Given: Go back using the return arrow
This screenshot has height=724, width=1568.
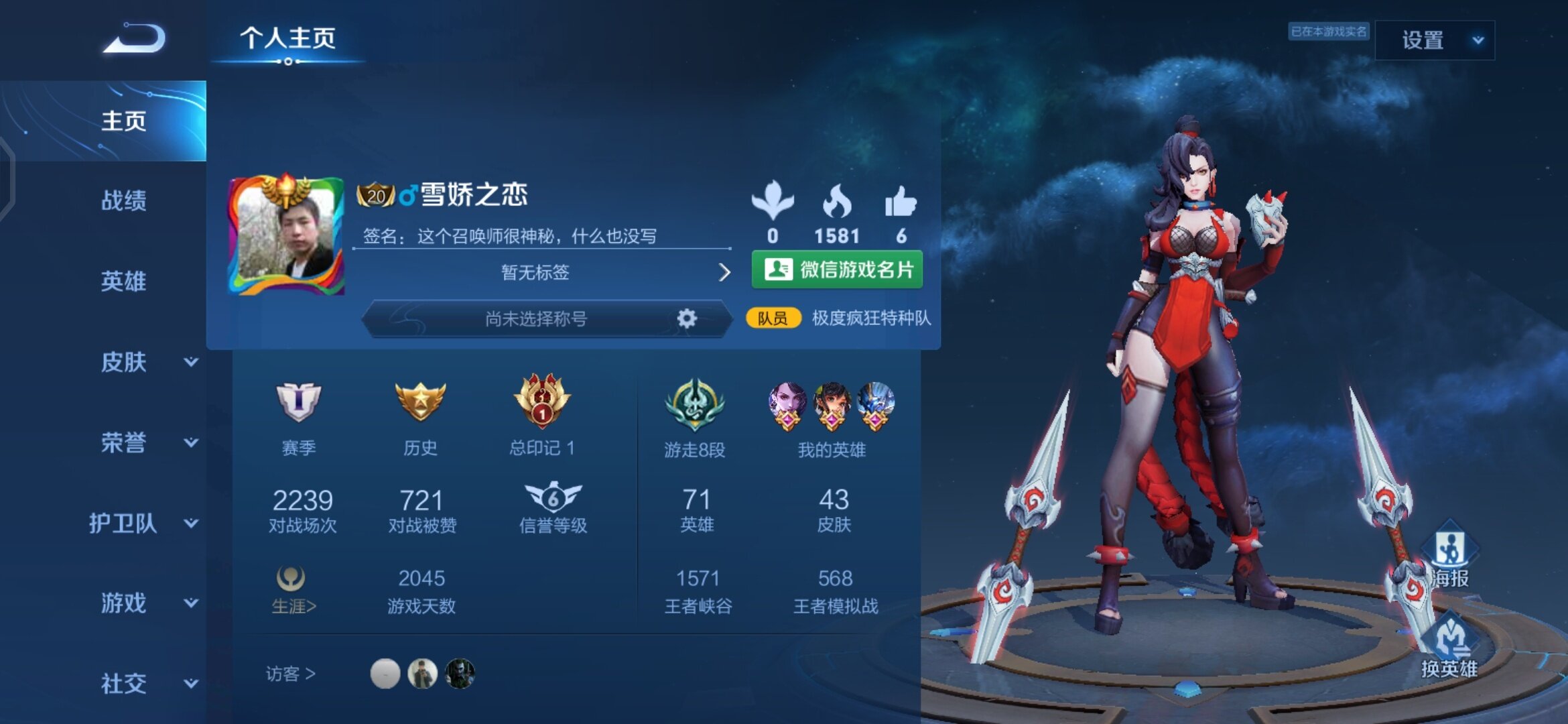Looking at the screenshot, I should 135,38.
